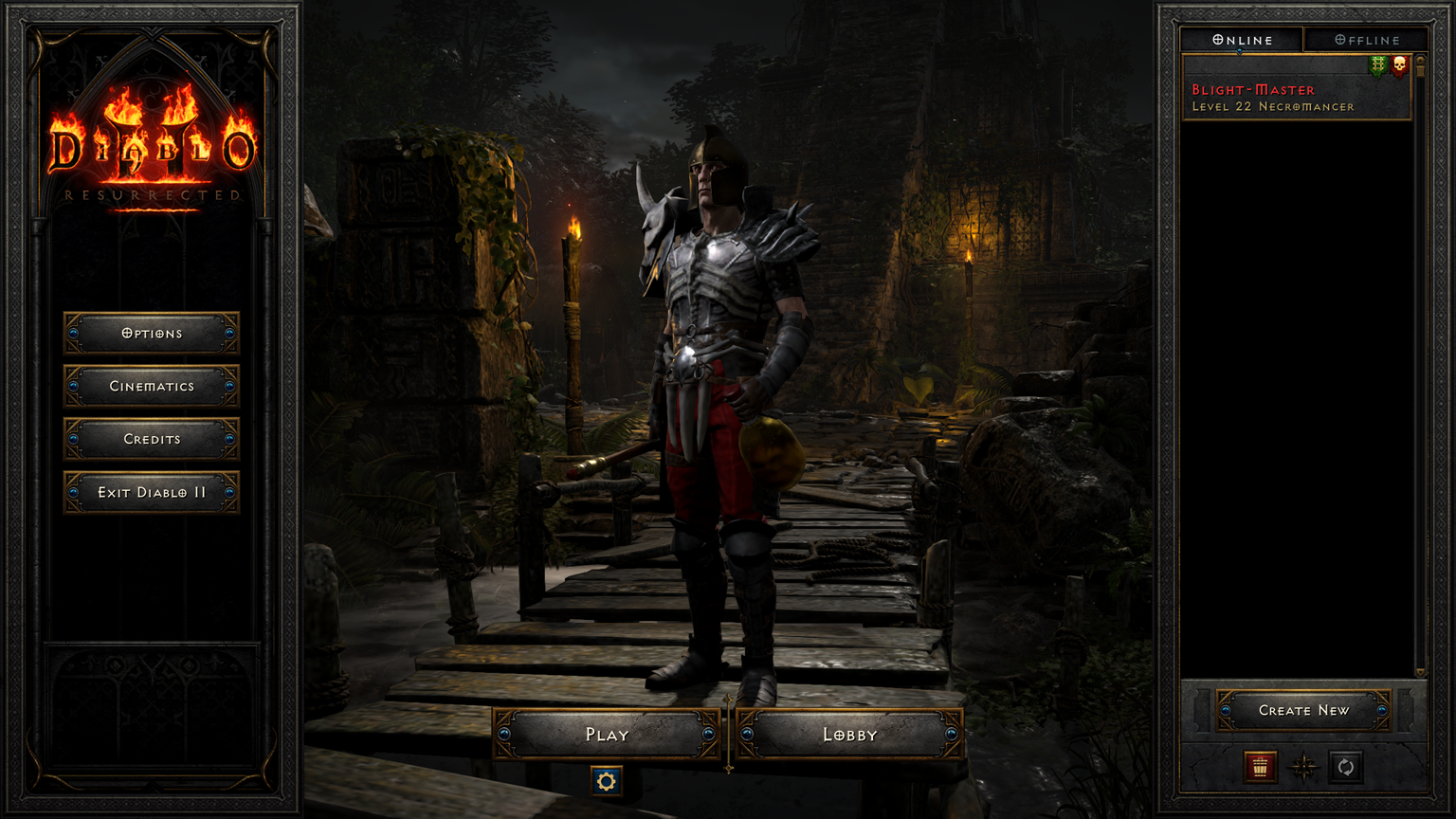Image resolution: width=1456 pixels, height=819 pixels.
Task: Click Create New character
Action: coord(1304,710)
